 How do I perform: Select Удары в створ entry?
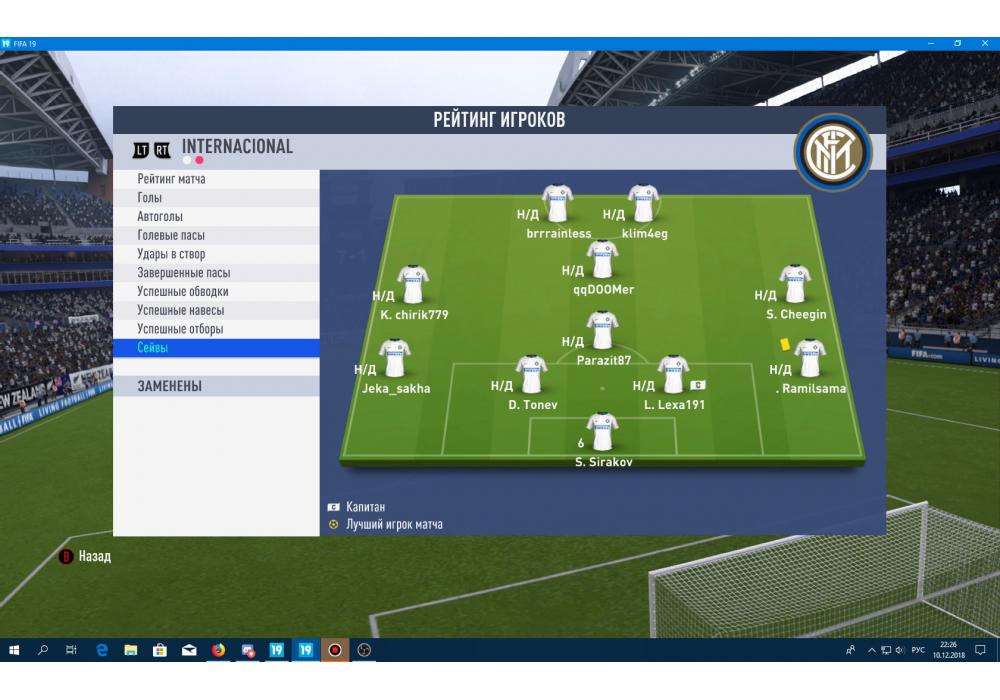tap(216, 254)
